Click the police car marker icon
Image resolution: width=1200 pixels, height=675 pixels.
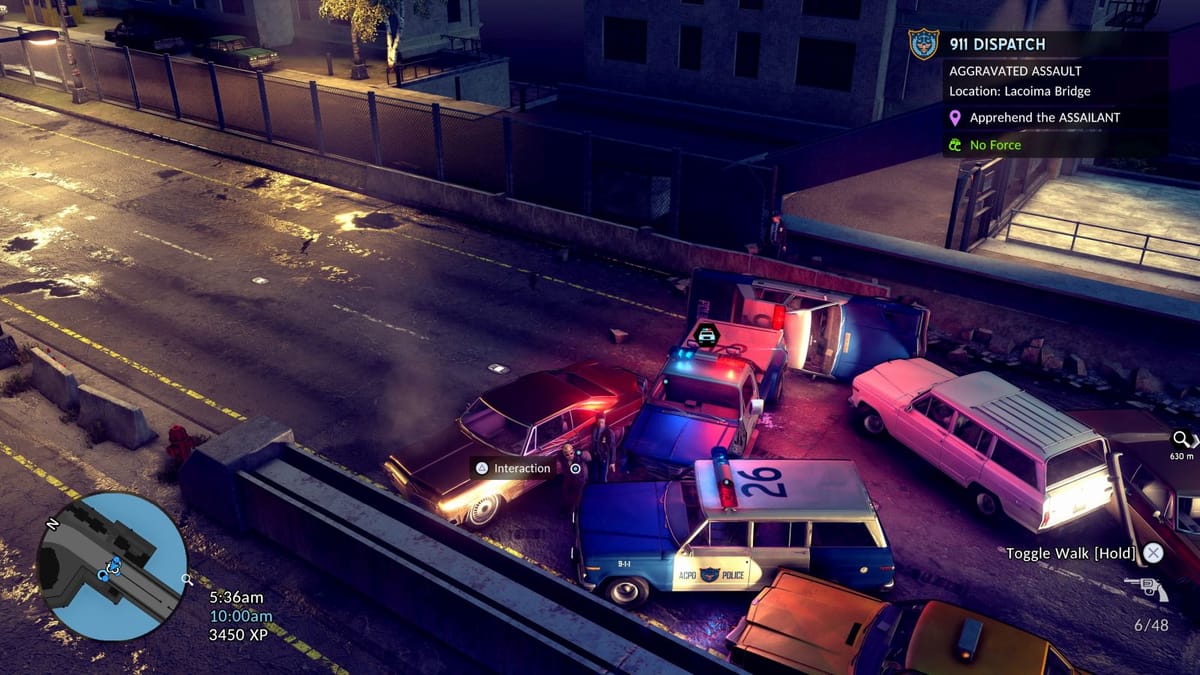click(x=707, y=335)
